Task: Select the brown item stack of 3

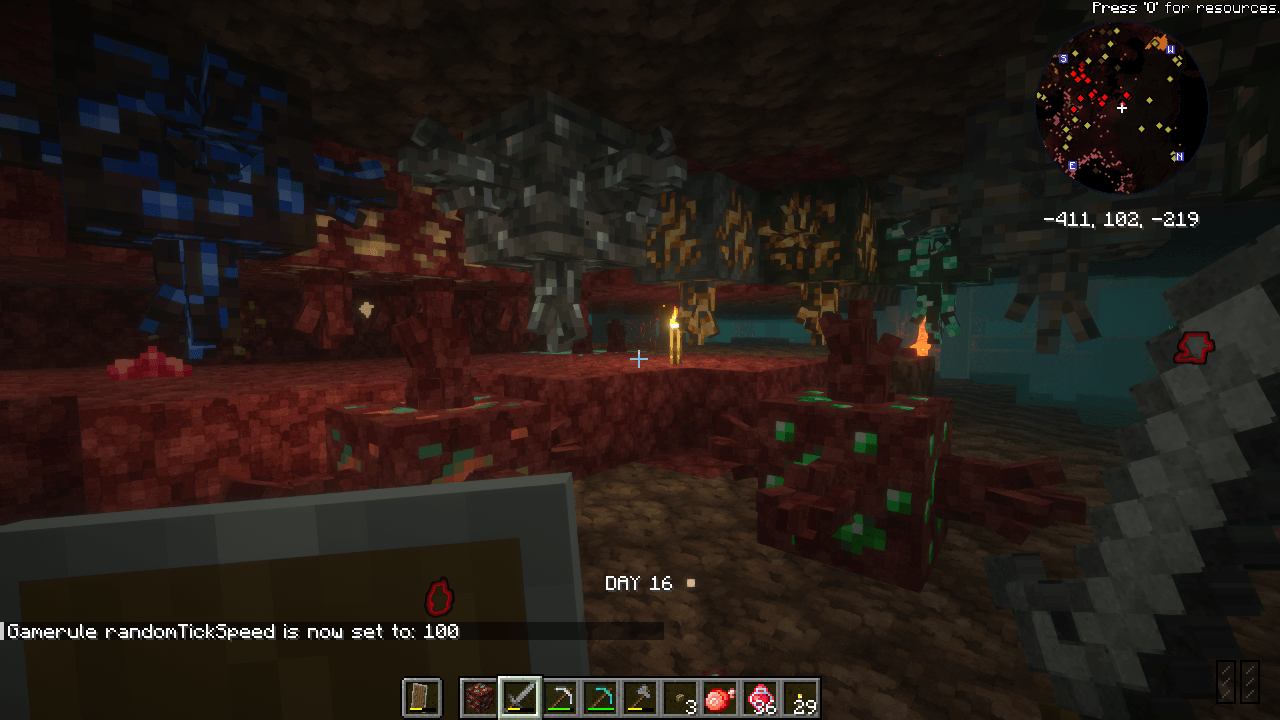Action: pyautogui.click(x=680, y=697)
